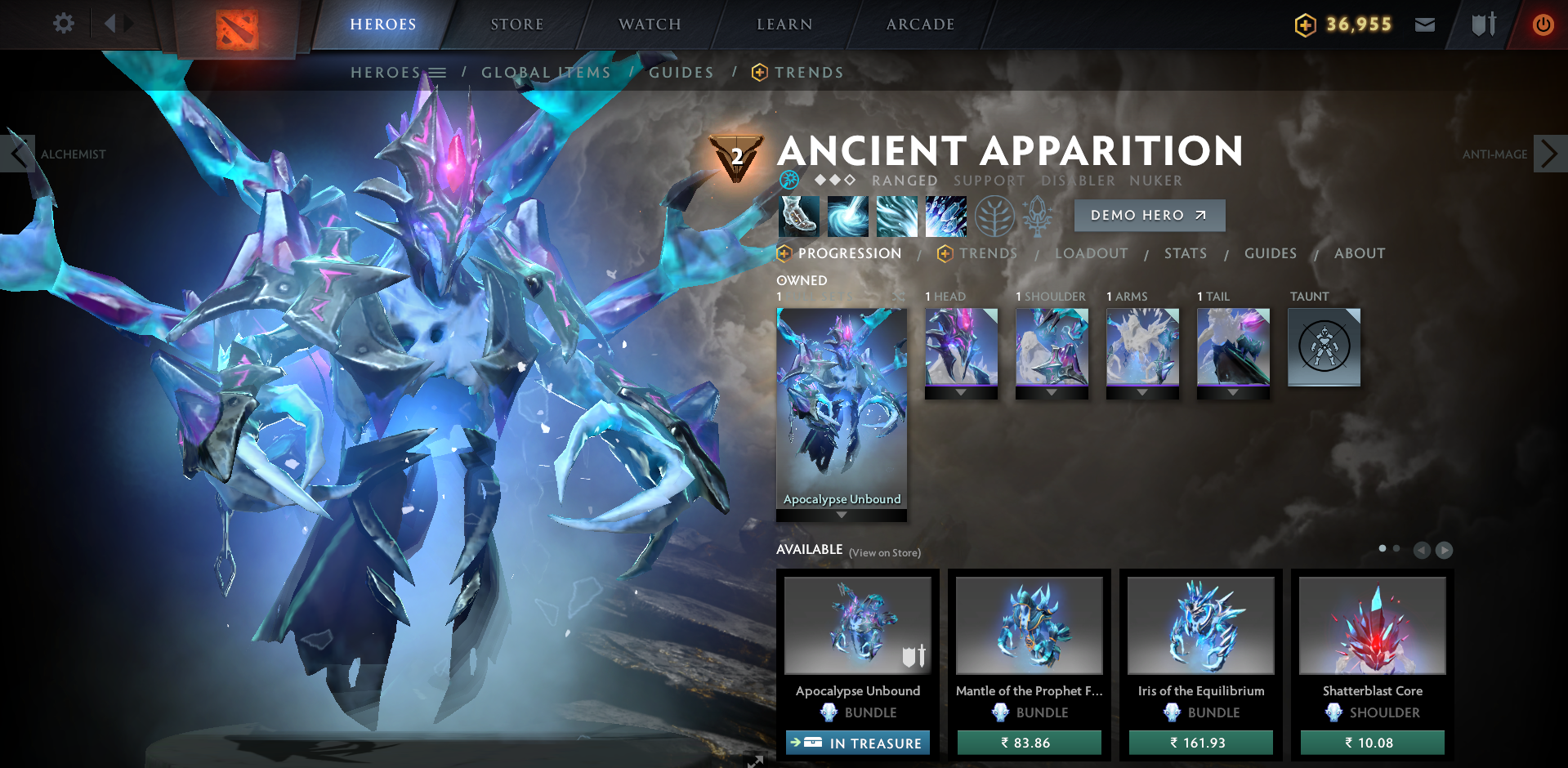Open the mail inbox envelope icon
The height and width of the screenshot is (768, 1568).
[x=1425, y=25]
